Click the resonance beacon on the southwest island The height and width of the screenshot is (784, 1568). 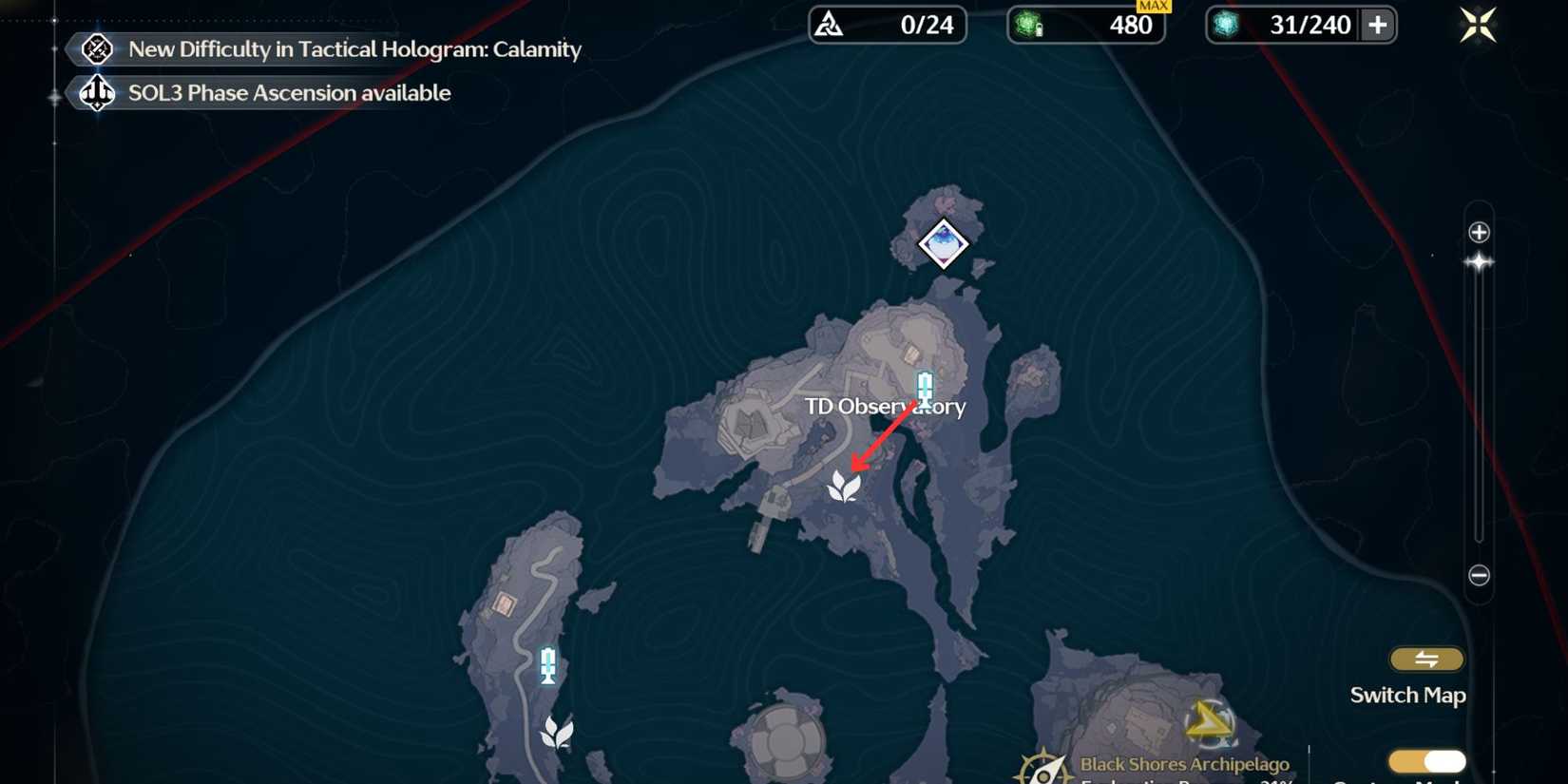pyautogui.click(x=546, y=667)
